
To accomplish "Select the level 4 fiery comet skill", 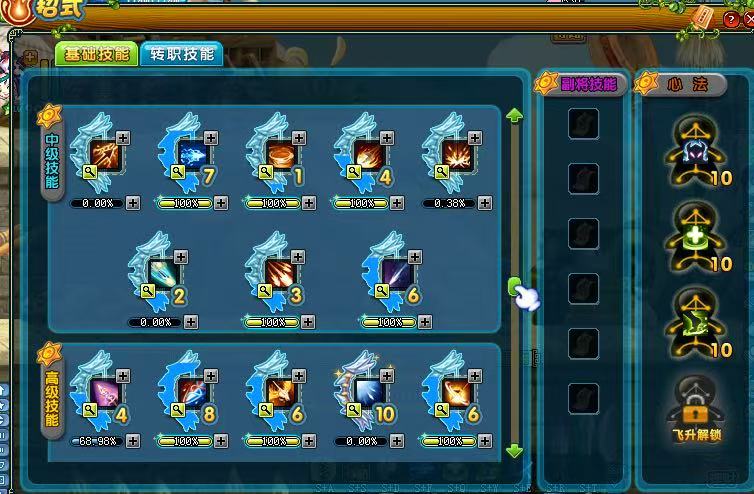I will (x=367, y=154).
